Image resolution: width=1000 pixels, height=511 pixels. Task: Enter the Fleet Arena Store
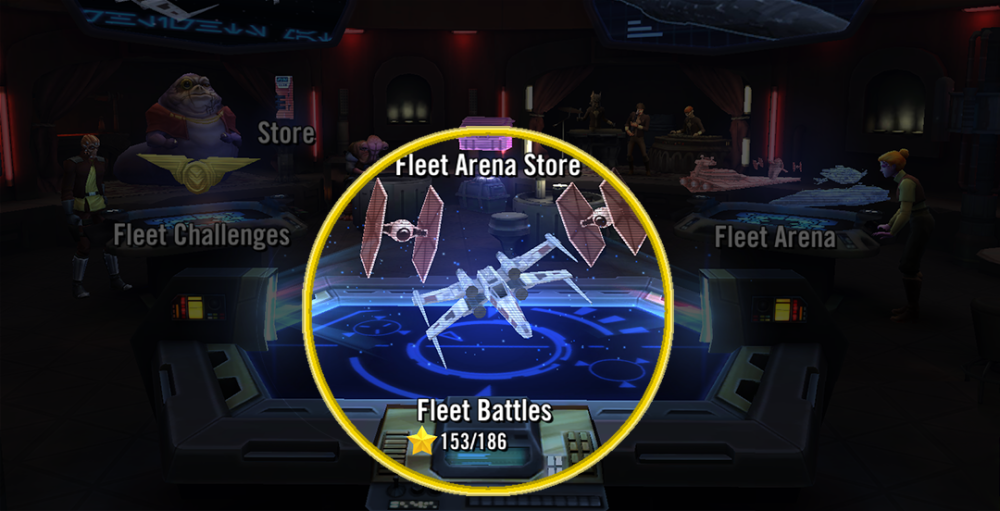tap(487, 165)
